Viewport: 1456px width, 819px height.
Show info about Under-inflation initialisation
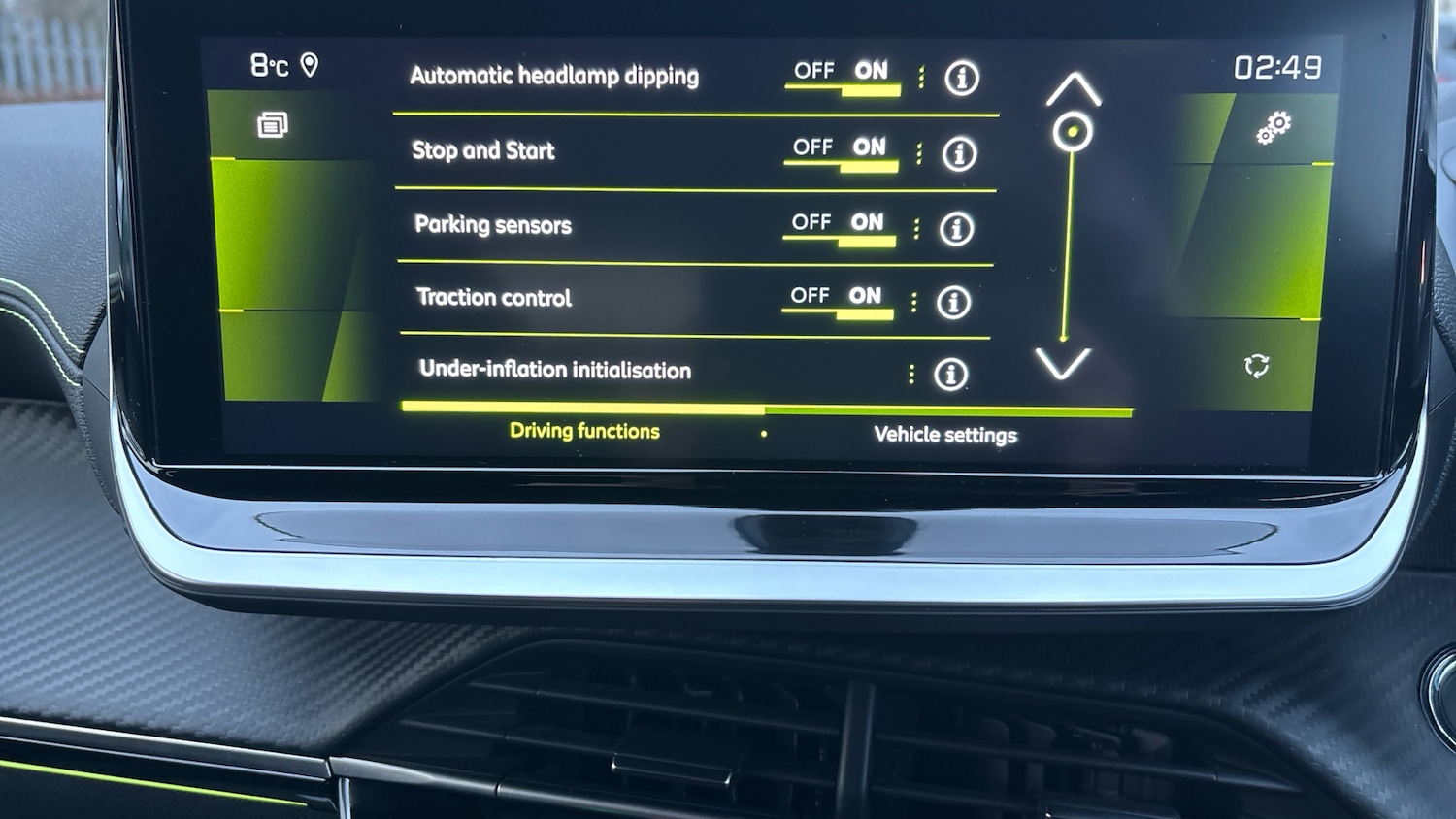950,375
